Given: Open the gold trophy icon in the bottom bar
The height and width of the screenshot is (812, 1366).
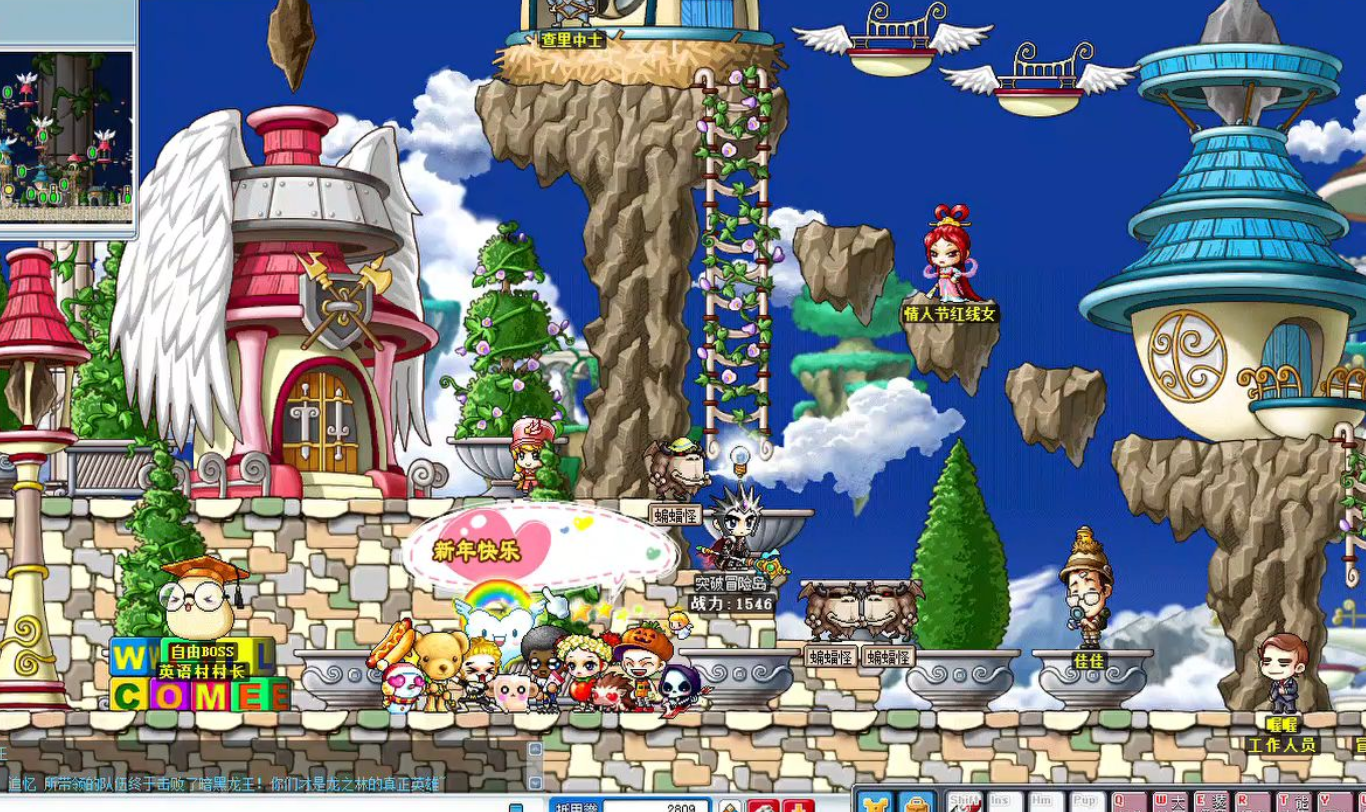Looking at the screenshot, I should coord(876,803).
